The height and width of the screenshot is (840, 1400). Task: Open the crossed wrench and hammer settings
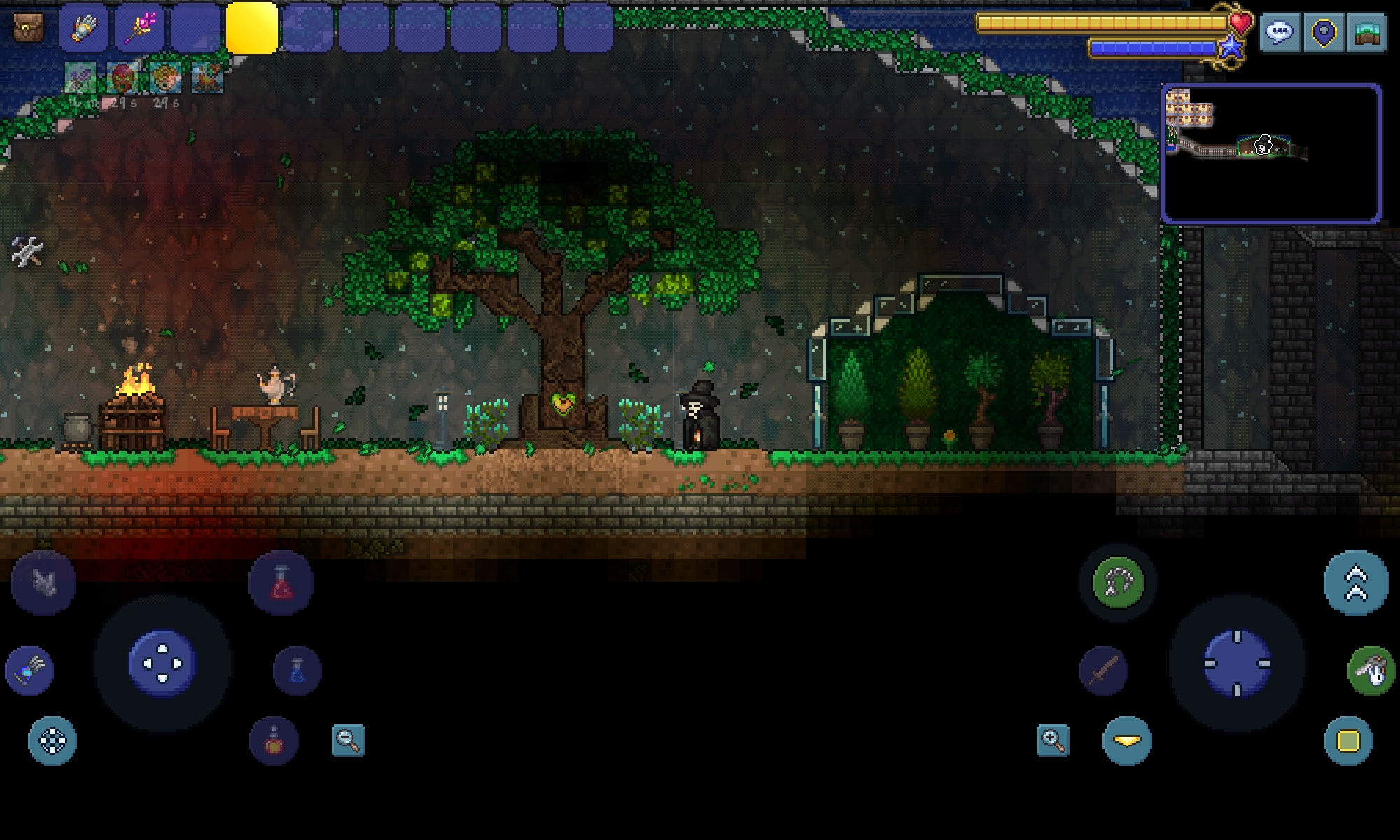27,251
